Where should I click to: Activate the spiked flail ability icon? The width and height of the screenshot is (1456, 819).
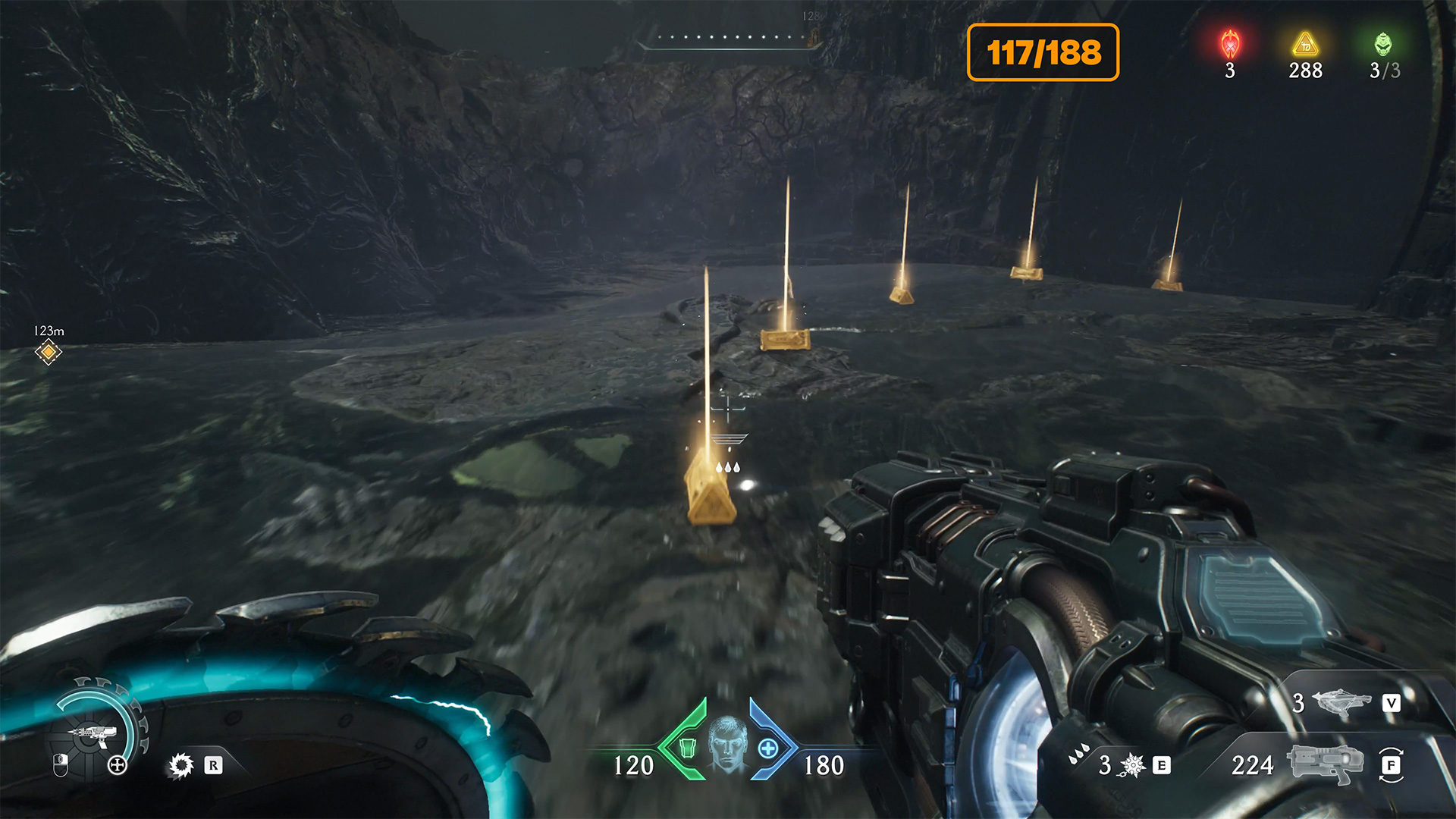[x=1132, y=766]
